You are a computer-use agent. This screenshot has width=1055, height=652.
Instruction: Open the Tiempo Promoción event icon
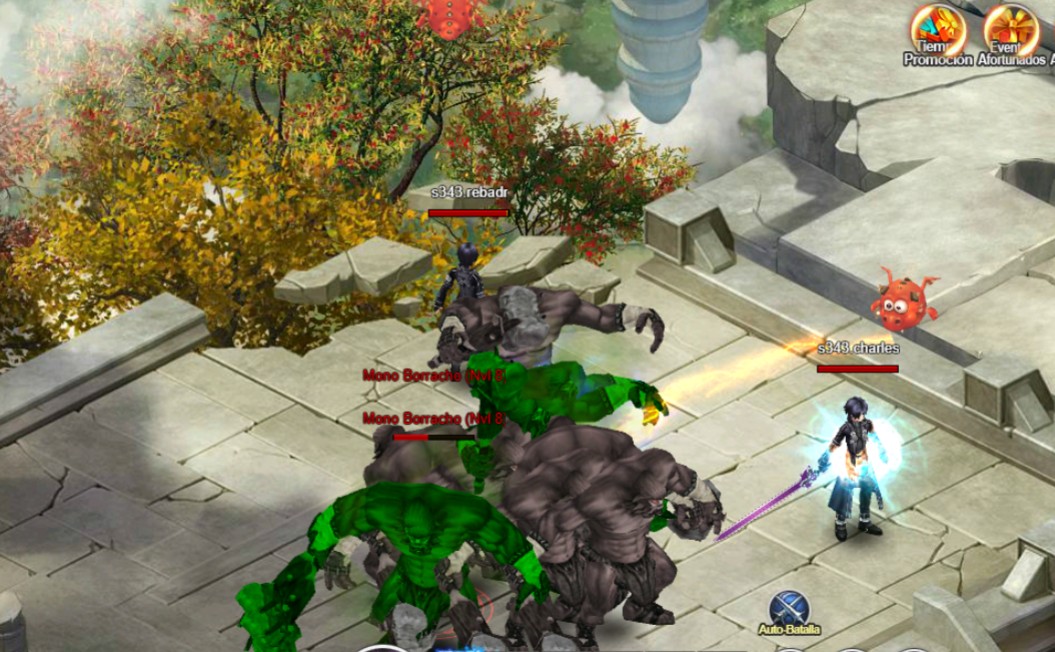tap(937, 30)
